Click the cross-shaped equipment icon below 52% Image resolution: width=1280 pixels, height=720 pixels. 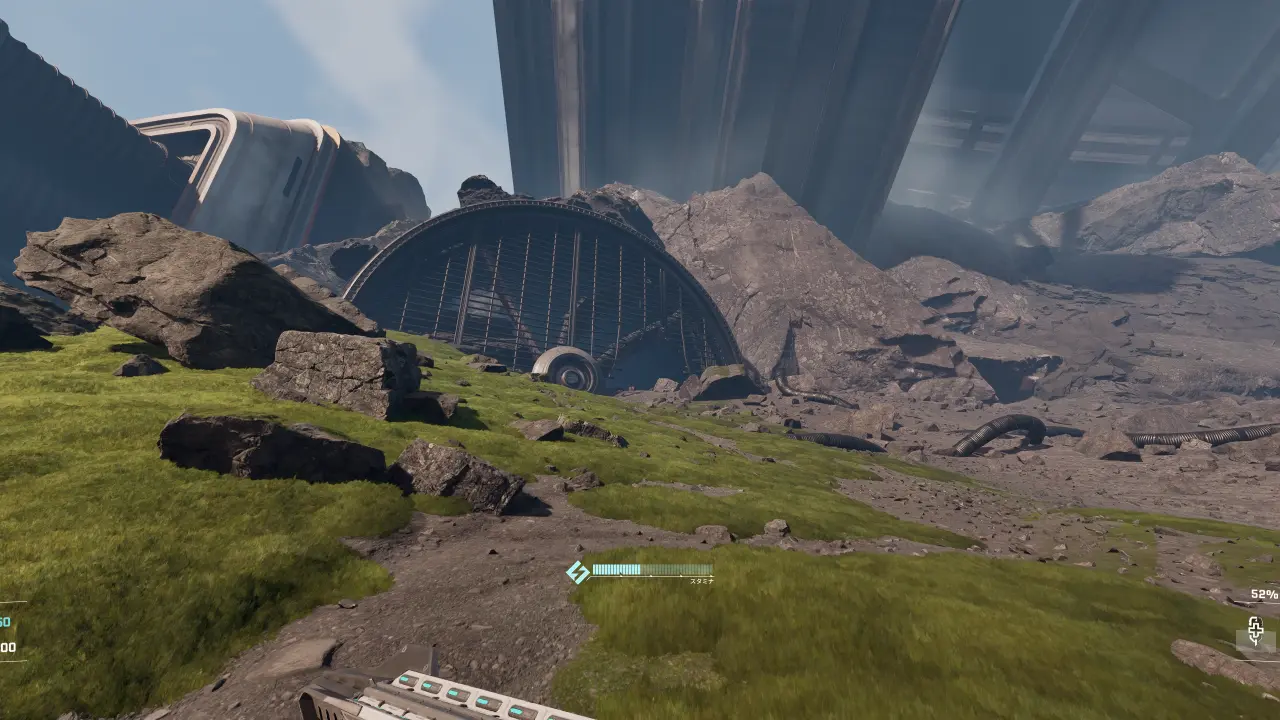1255,631
